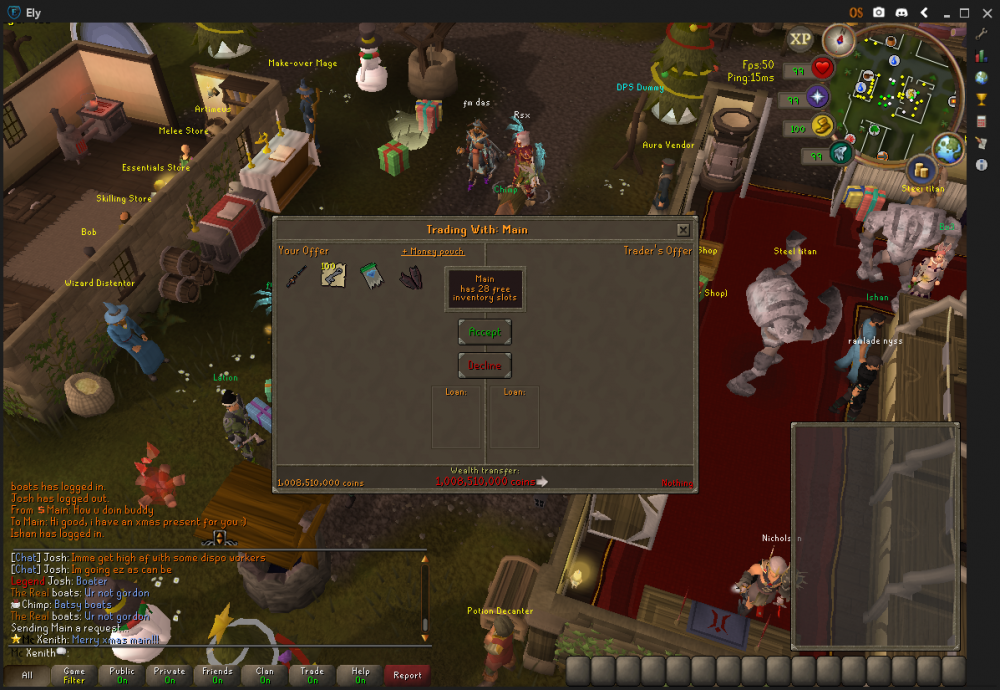Select the offered staff weapon item
Viewport: 1000px width, 690px height.
click(x=296, y=276)
